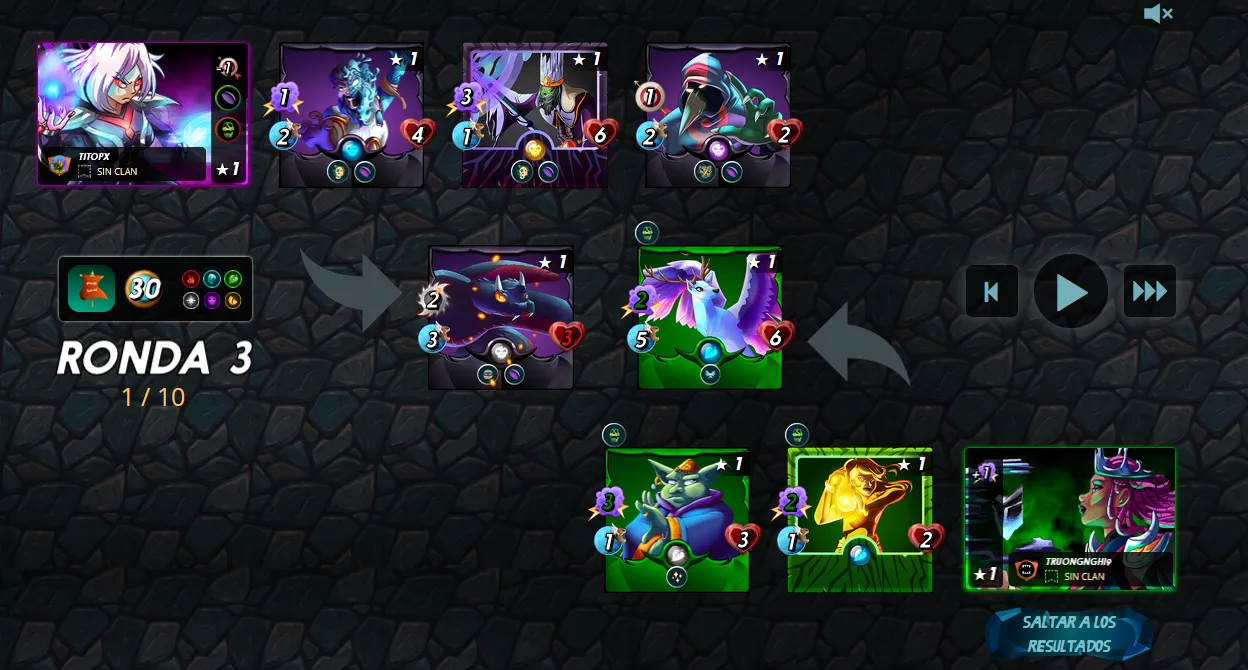Viewport: 1248px width, 670px height.
Task: Inspect the dark dragon front-line card
Action: [500, 316]
